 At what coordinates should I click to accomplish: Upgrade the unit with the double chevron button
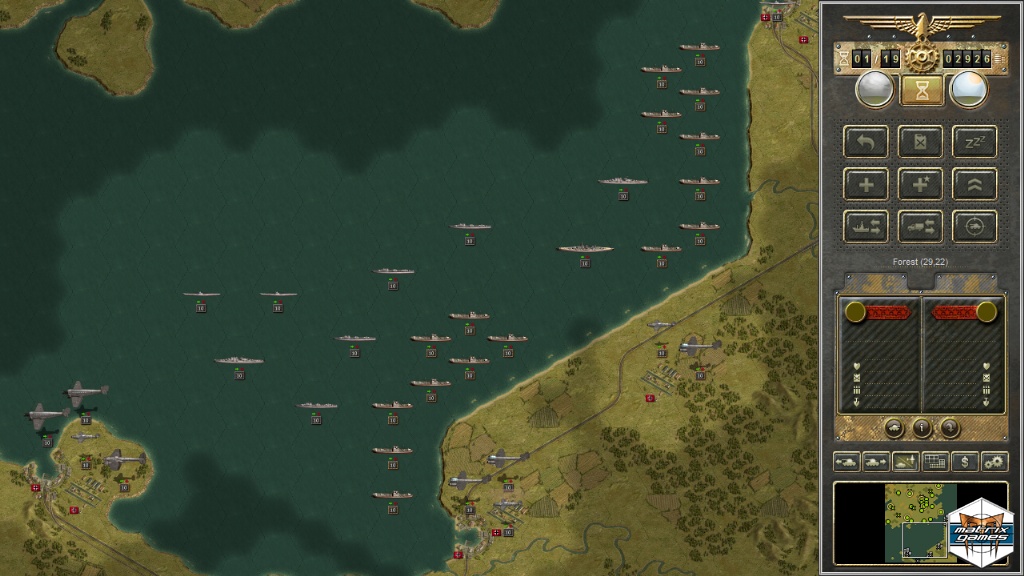pos(974,184)
